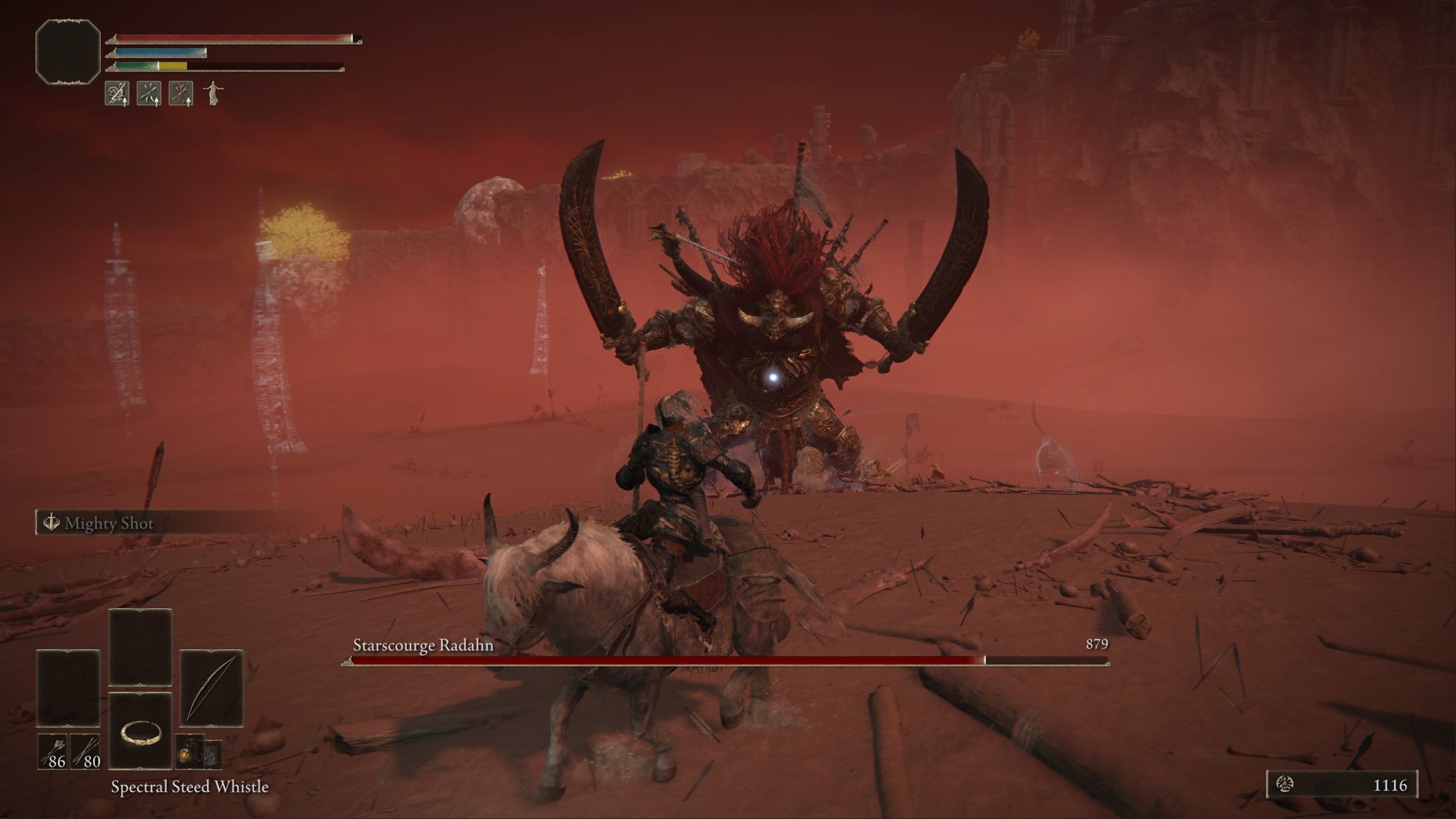Select the bow in the right-hand weapon slot
This screenshot has width=1456, height=819.
tap(211, 688)
